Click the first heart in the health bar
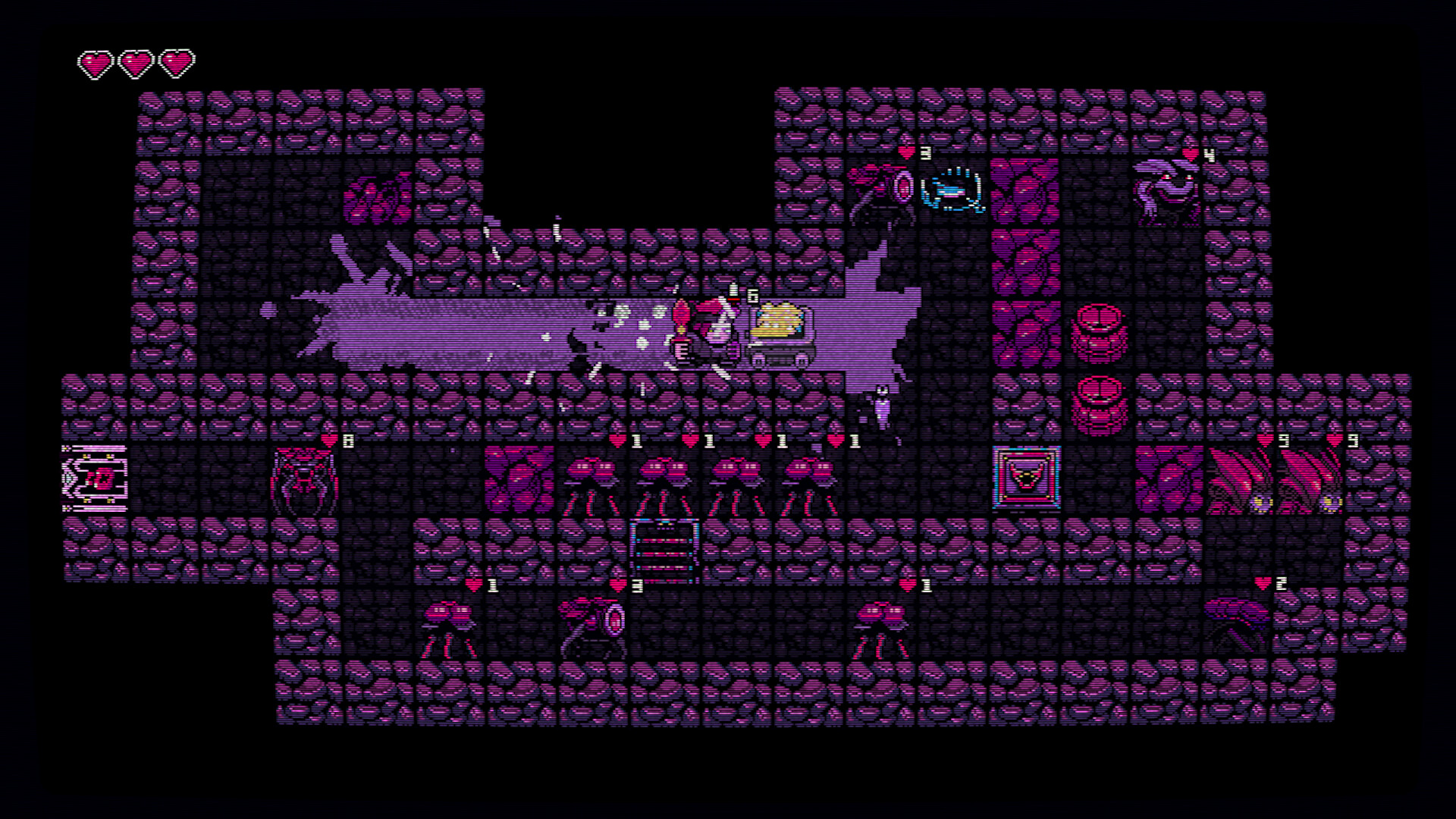The height and width of the screenshot is (819, 1456). point(95,64)
